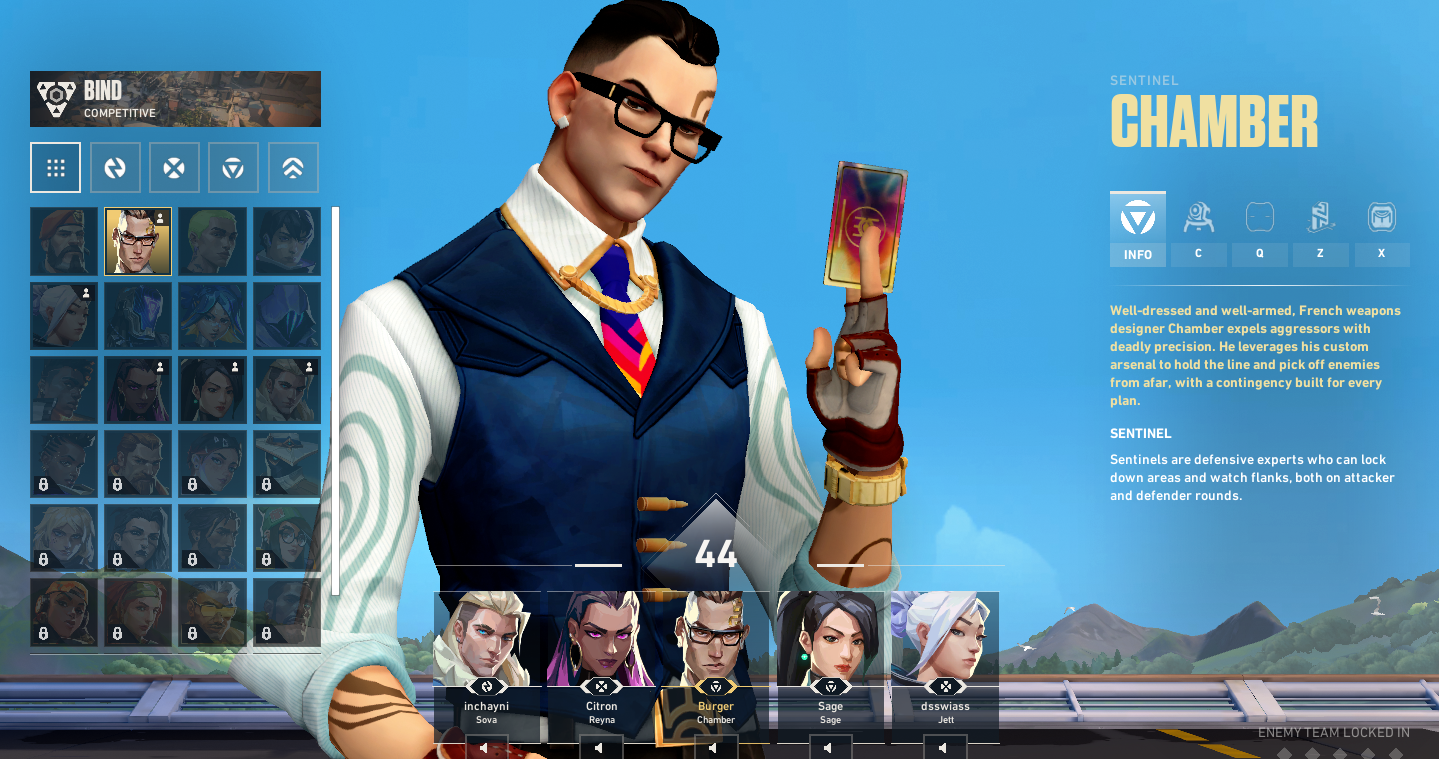The width and height of the screenshot is (1439, 759).
Task: Switch to Chamber's INFO tab
Action: [x=1137, y=229]
